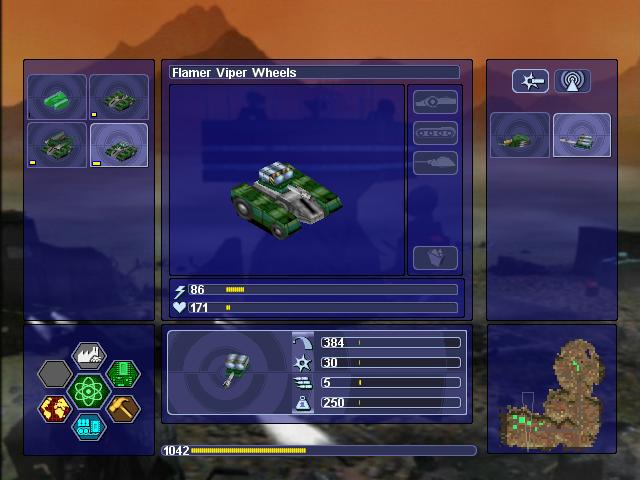Click the blank gray hexagon button
Screen dimensions: 640x480
click(55, 374)
